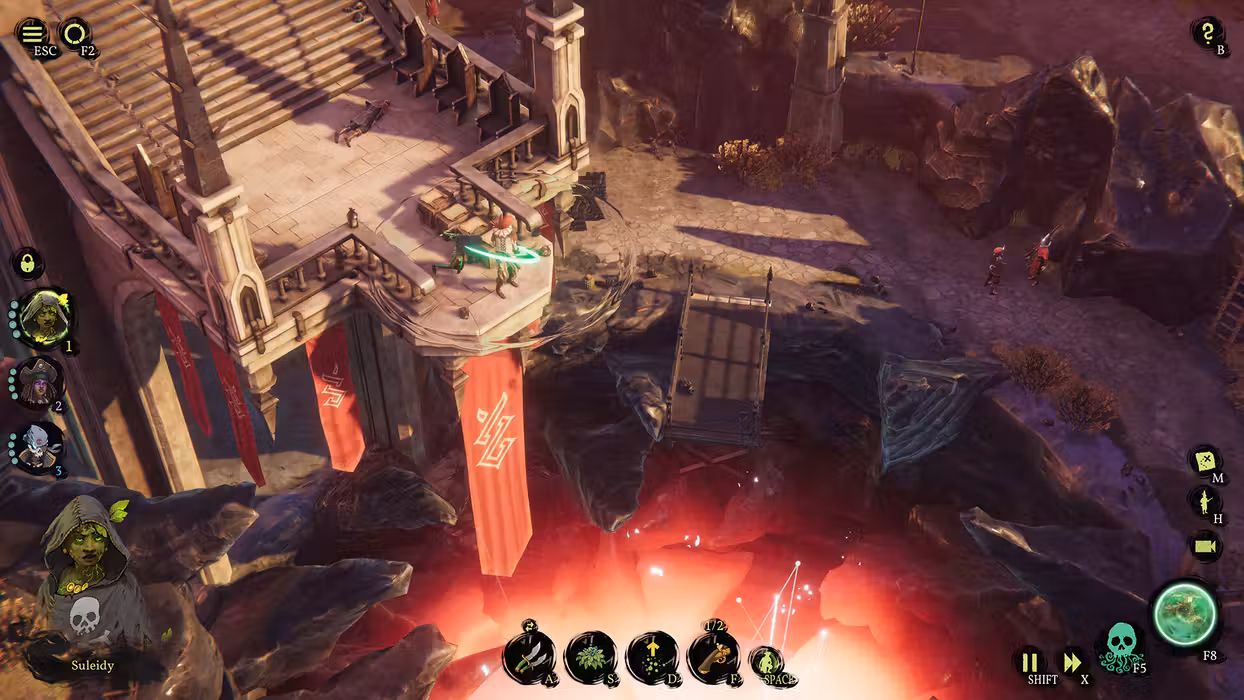This screenshot has width=1244, height=700.
Task: Toggle the soldier silhouette highlight icon
Action: coord(1204,501)
